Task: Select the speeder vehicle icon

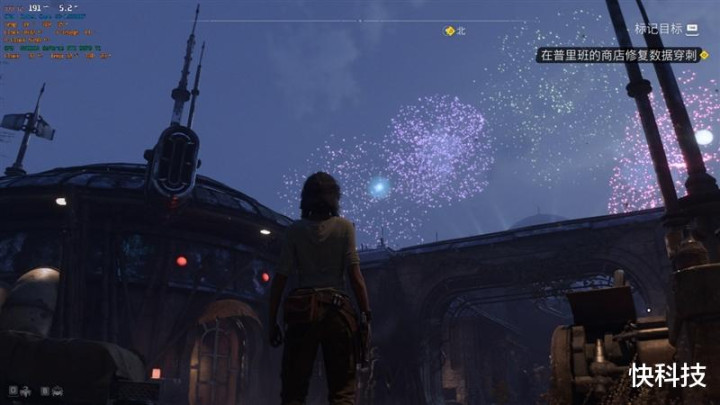Action: 58,391
